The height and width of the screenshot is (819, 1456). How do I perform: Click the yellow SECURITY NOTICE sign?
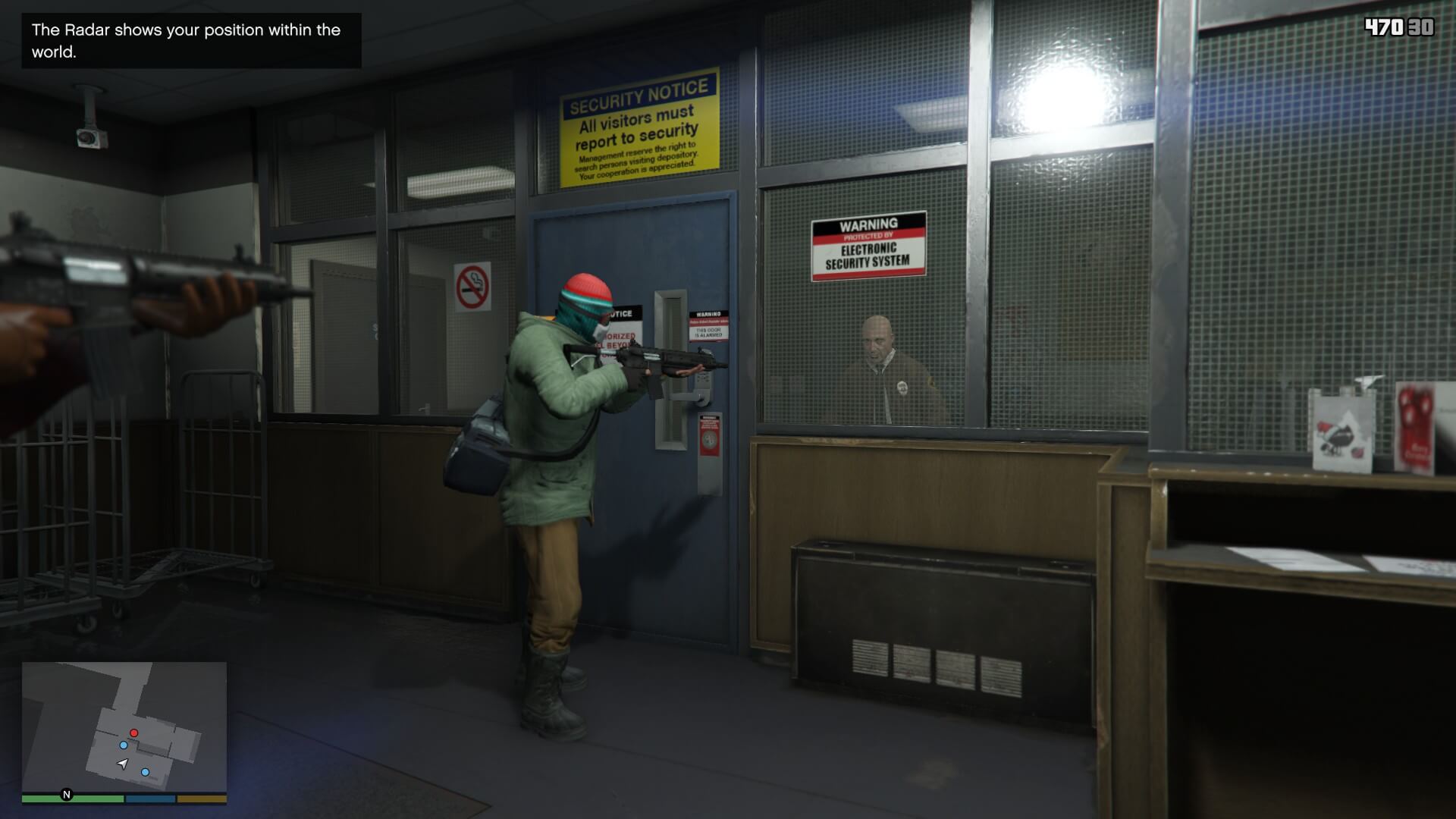639,127
